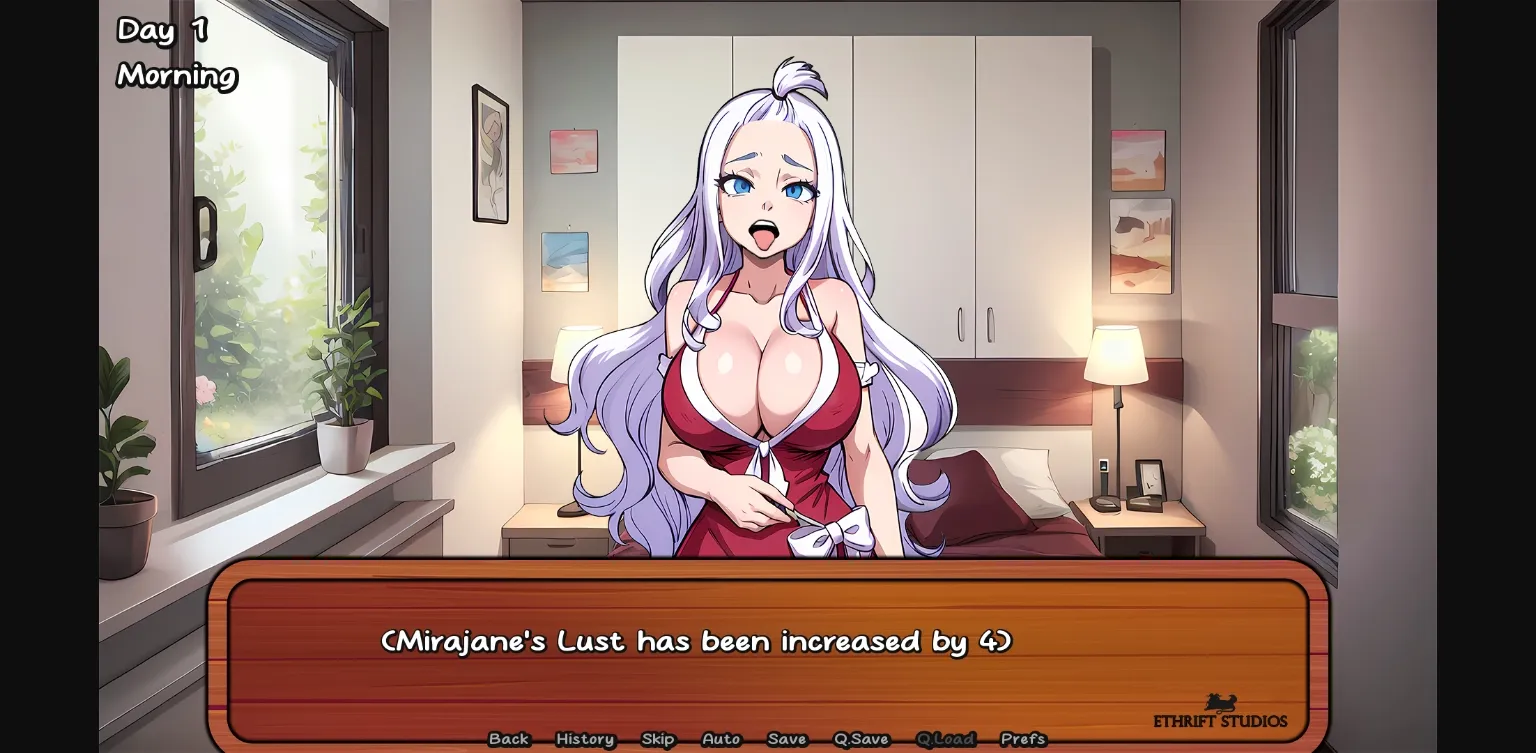Click the framed picture on the wall
1536x753 pixels.
point(489,156)
